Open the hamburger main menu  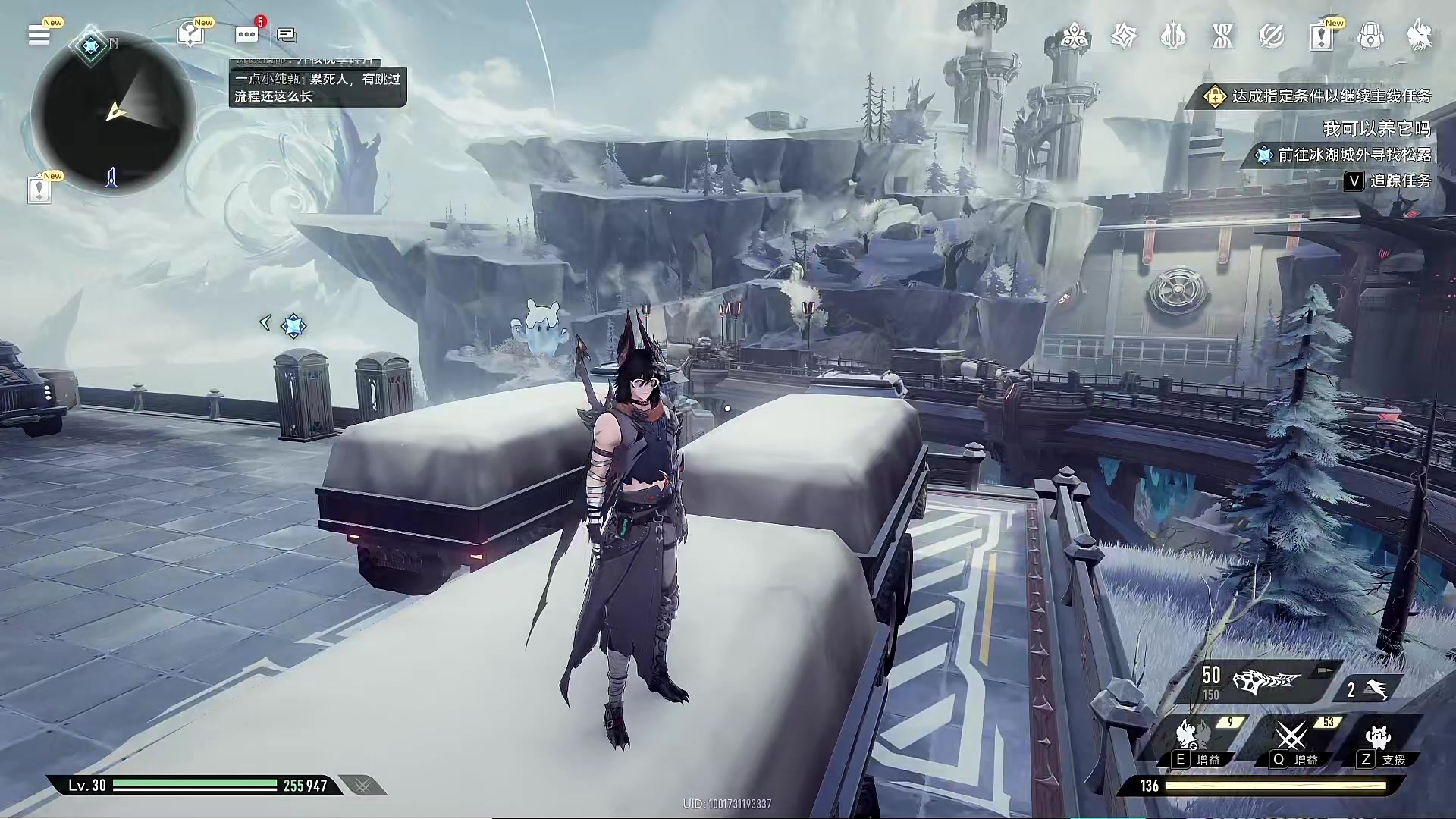click(39, 35)
